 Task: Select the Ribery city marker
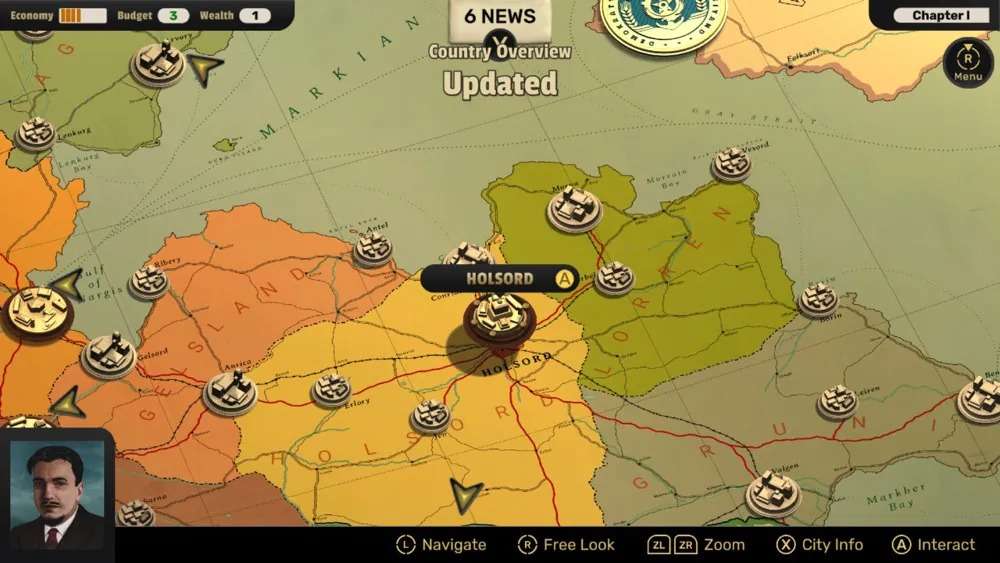tap(150, 281)
